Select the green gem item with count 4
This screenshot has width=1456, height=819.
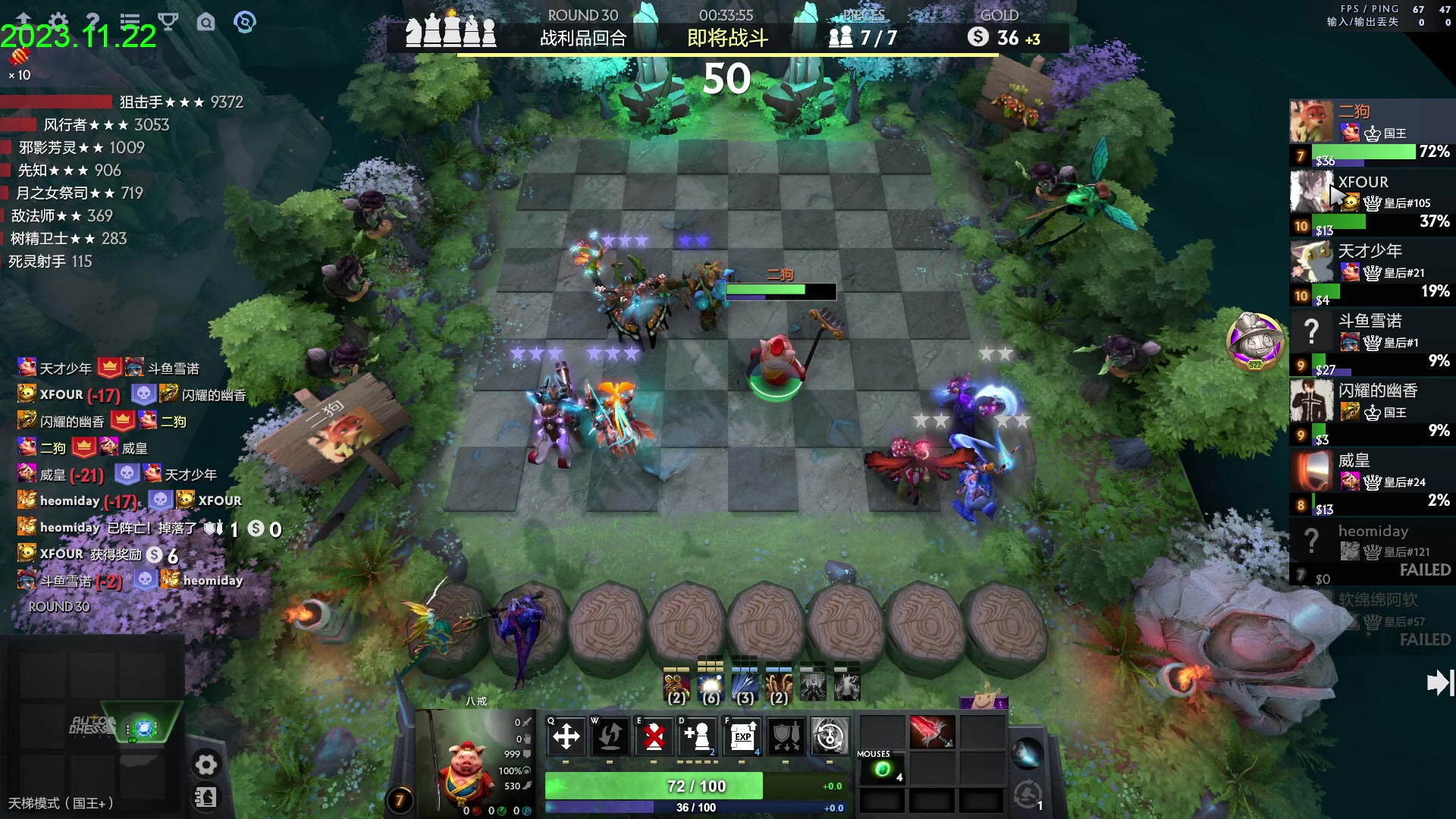click(x=883, y=770)
